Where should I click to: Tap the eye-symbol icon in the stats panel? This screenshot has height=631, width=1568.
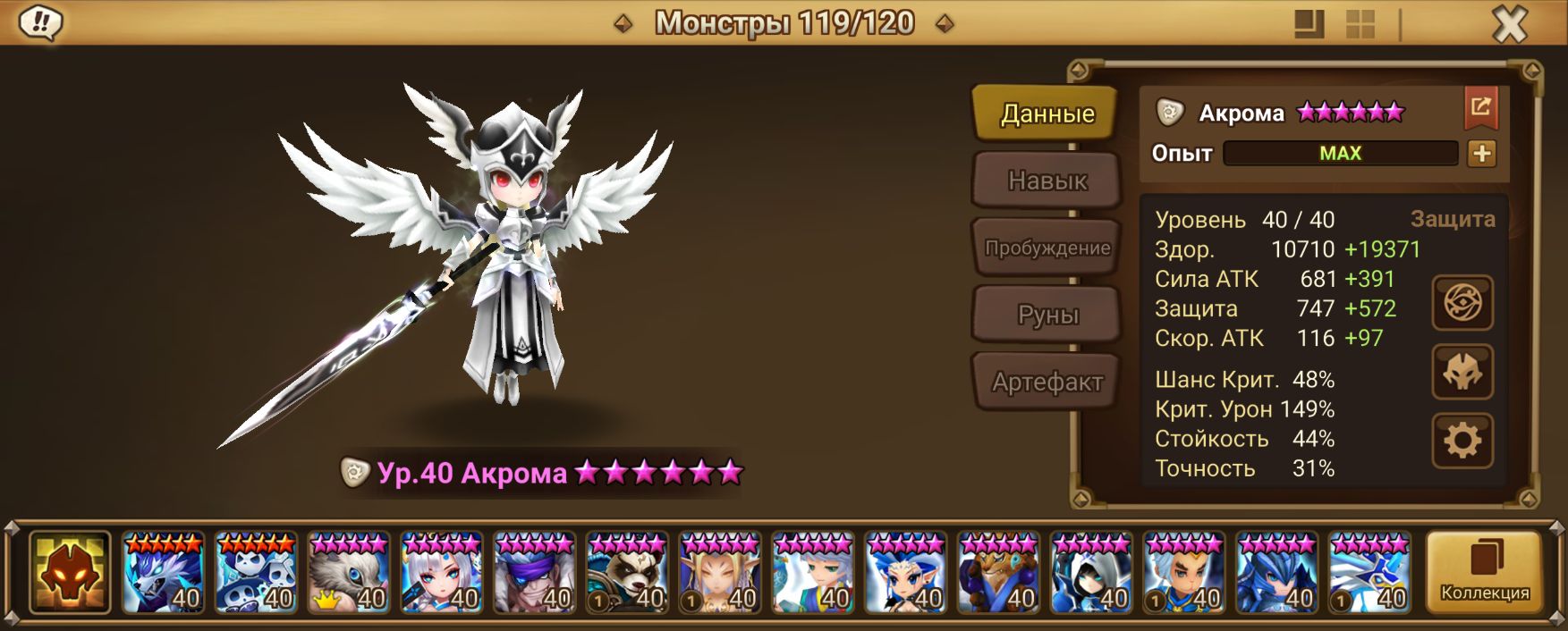click(x=1462, y=303)
